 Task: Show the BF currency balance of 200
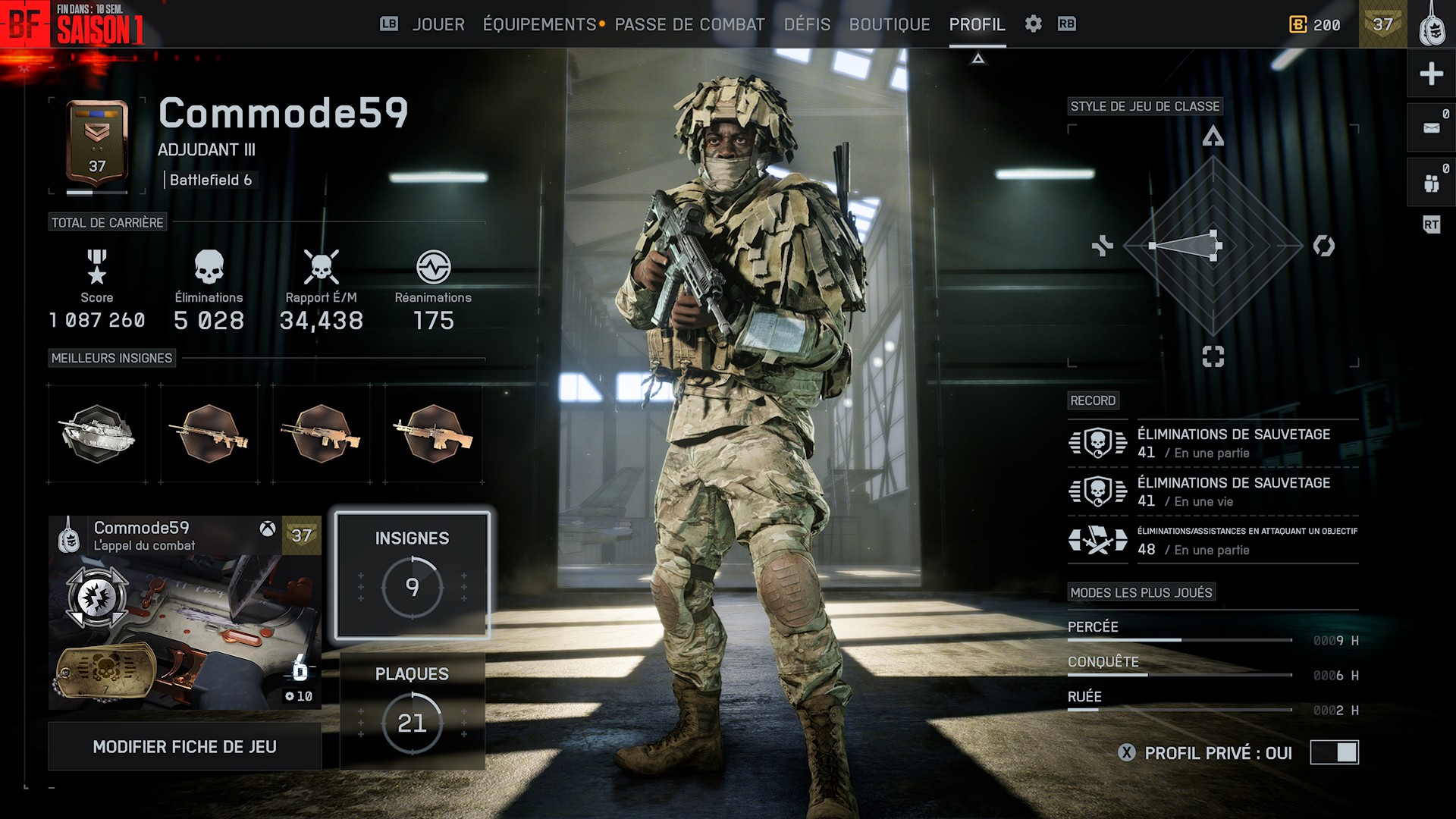pos(1315,24)
